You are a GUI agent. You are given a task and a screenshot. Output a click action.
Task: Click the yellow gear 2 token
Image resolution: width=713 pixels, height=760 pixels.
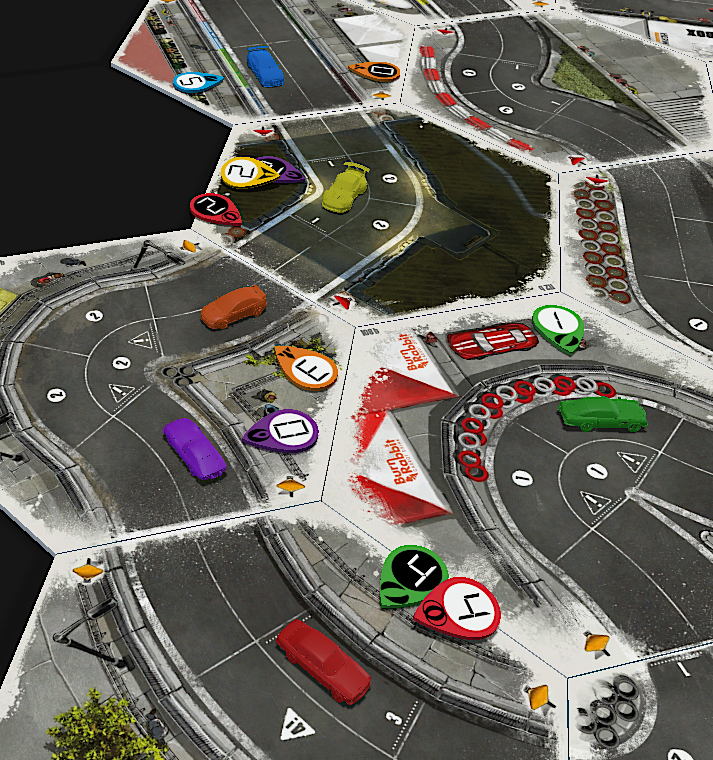pyautogui.click(x=242, y=172)
